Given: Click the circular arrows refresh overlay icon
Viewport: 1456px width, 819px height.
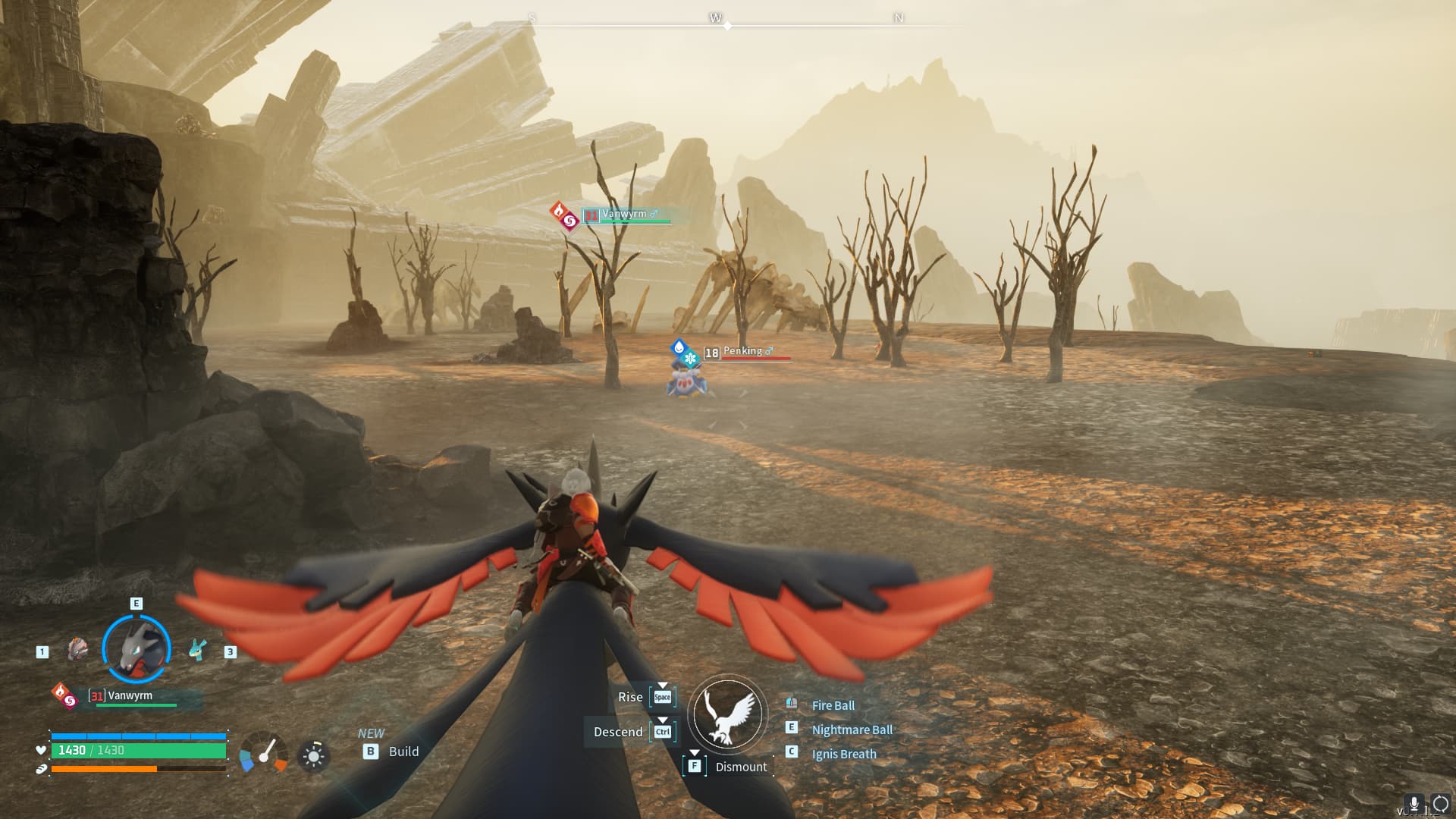Looking at the screenshot, I should coord(1440,804).
